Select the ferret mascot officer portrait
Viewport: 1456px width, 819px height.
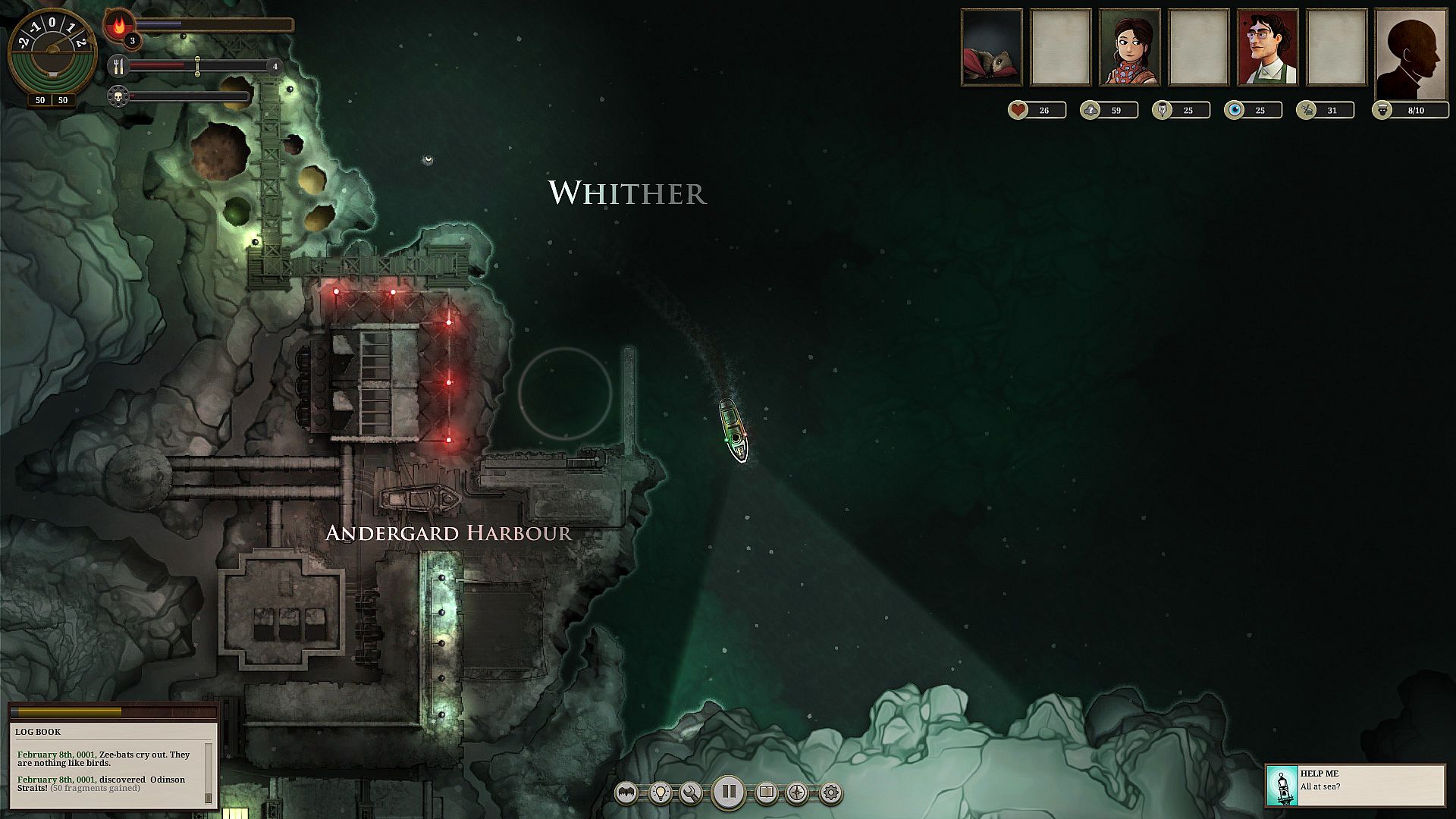(992, 47)
